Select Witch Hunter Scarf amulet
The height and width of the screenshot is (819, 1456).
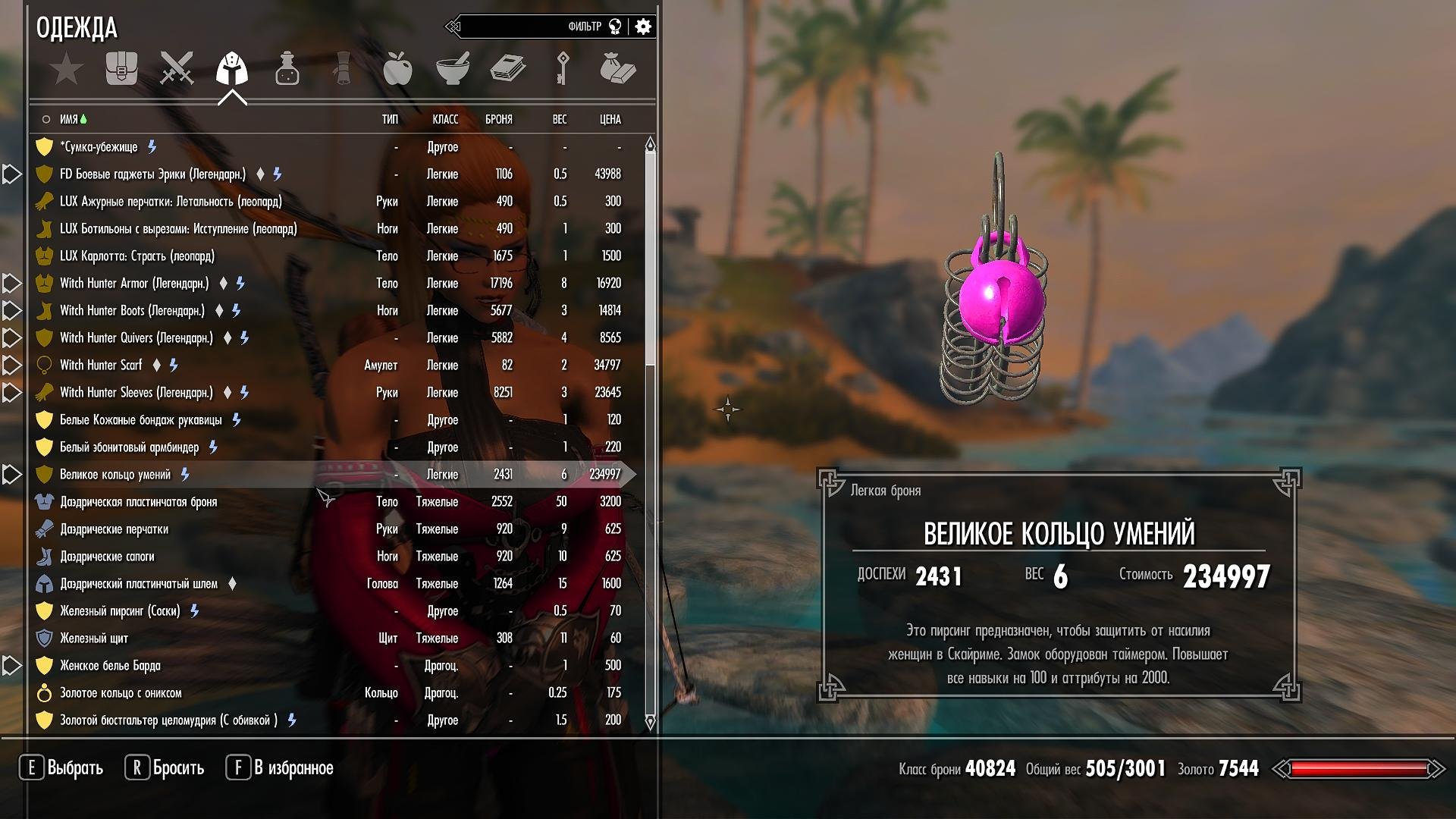[101, 366]
